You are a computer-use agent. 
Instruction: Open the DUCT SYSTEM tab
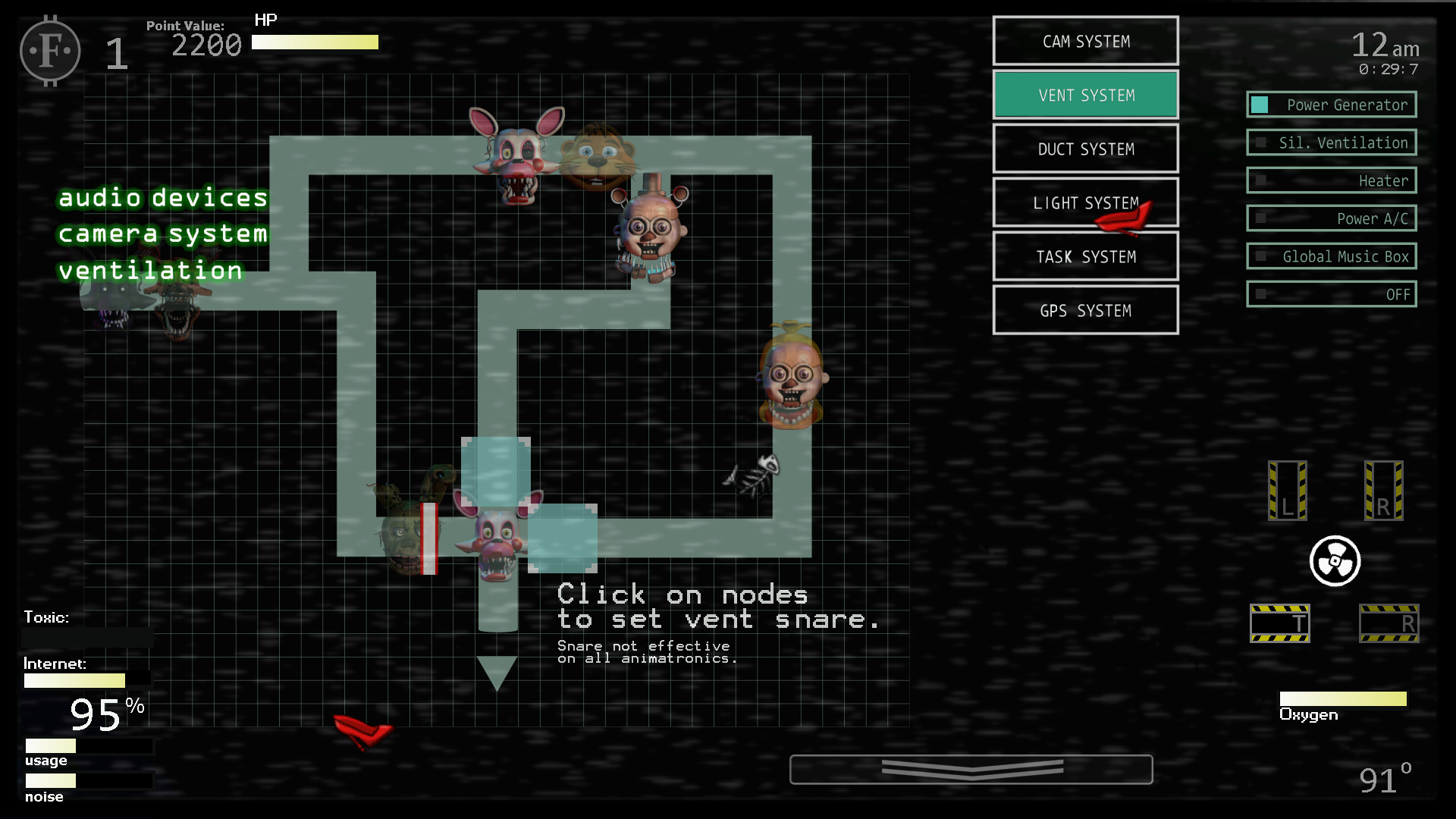[x=1085, y=149]
